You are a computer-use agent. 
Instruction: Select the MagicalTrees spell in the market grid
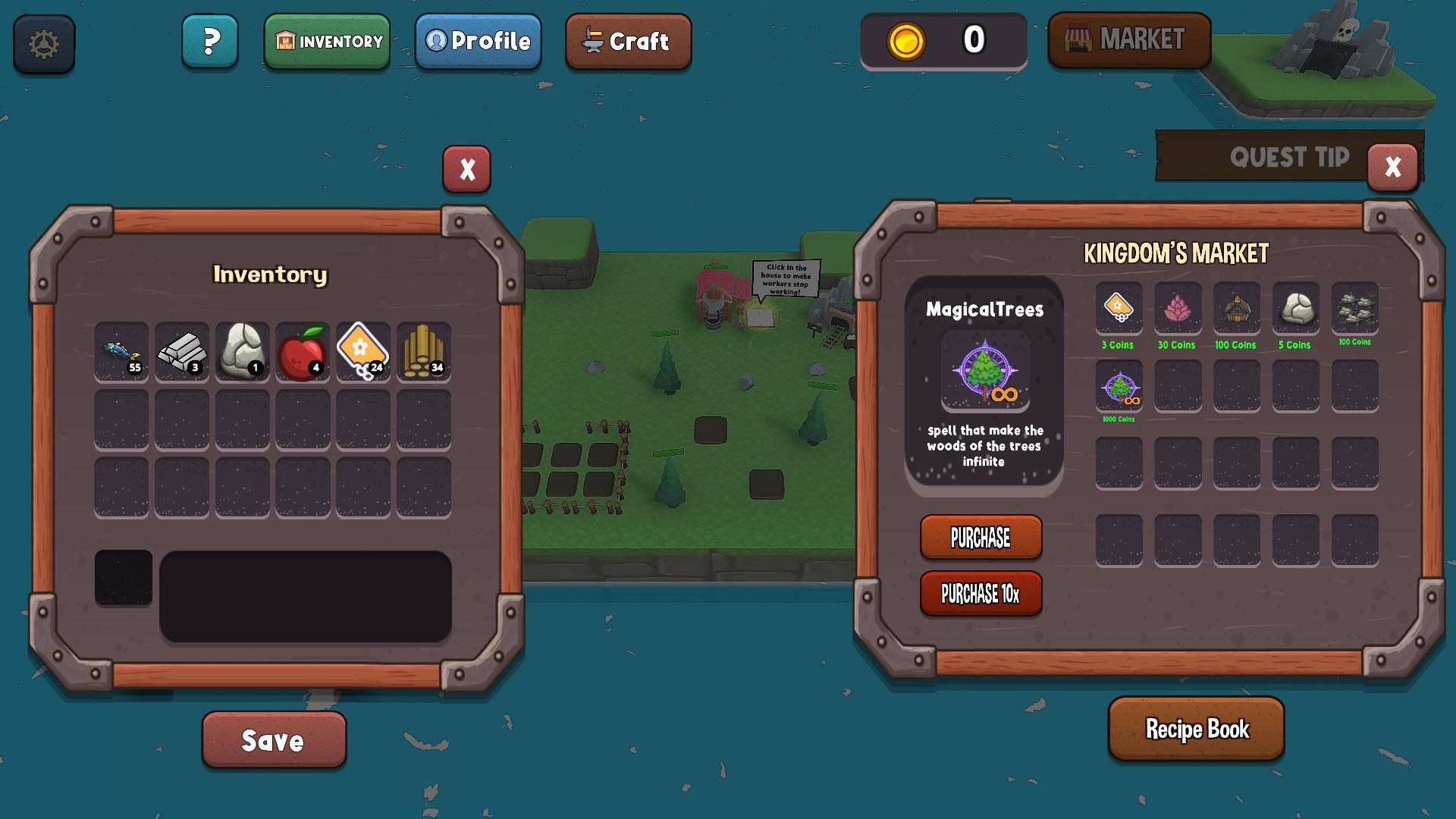pos(1118,389)
